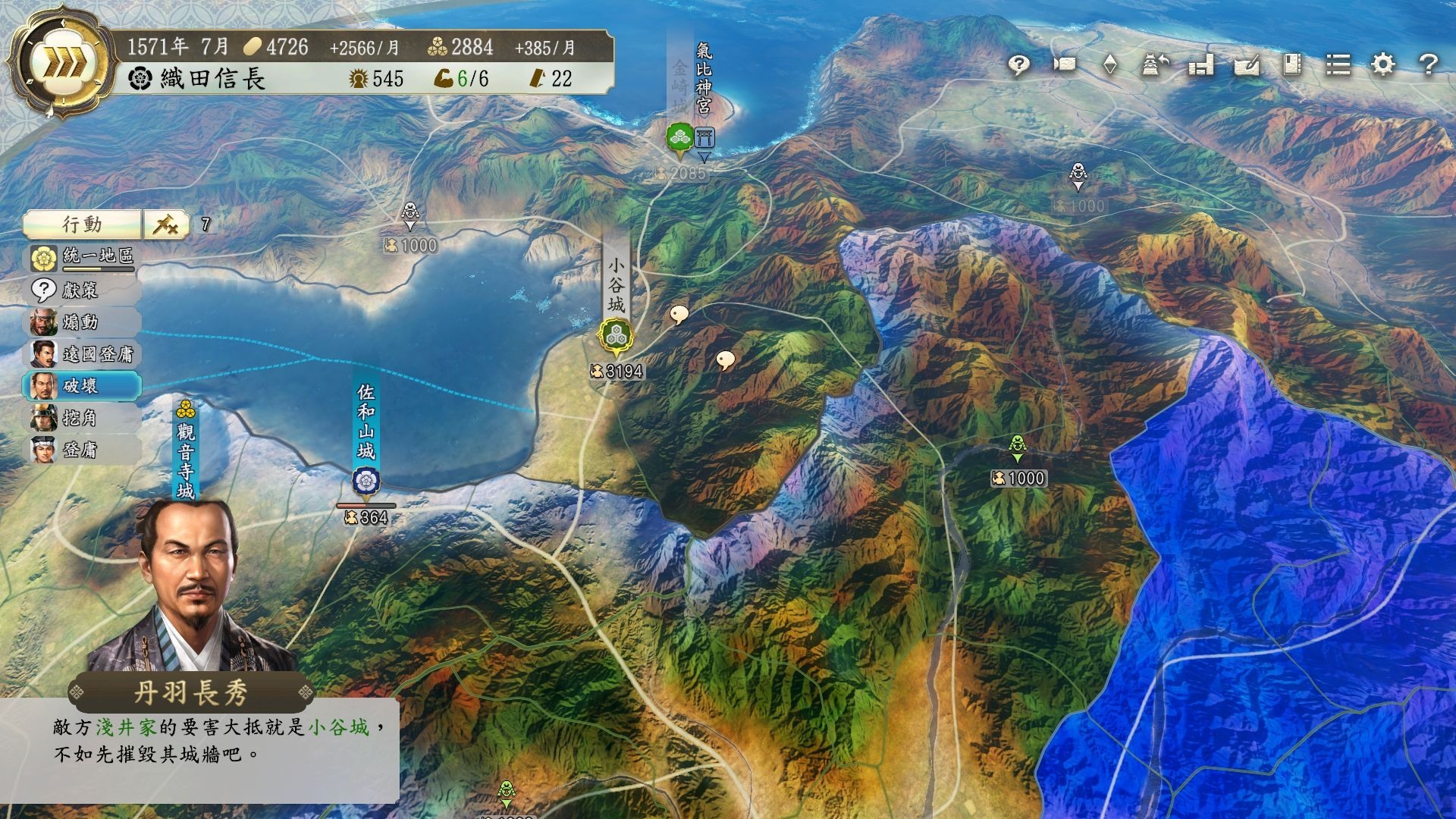The image size is (1456, 819).
Task: Pick the 登庸 recruit proposal
Action: pos(82,450)
